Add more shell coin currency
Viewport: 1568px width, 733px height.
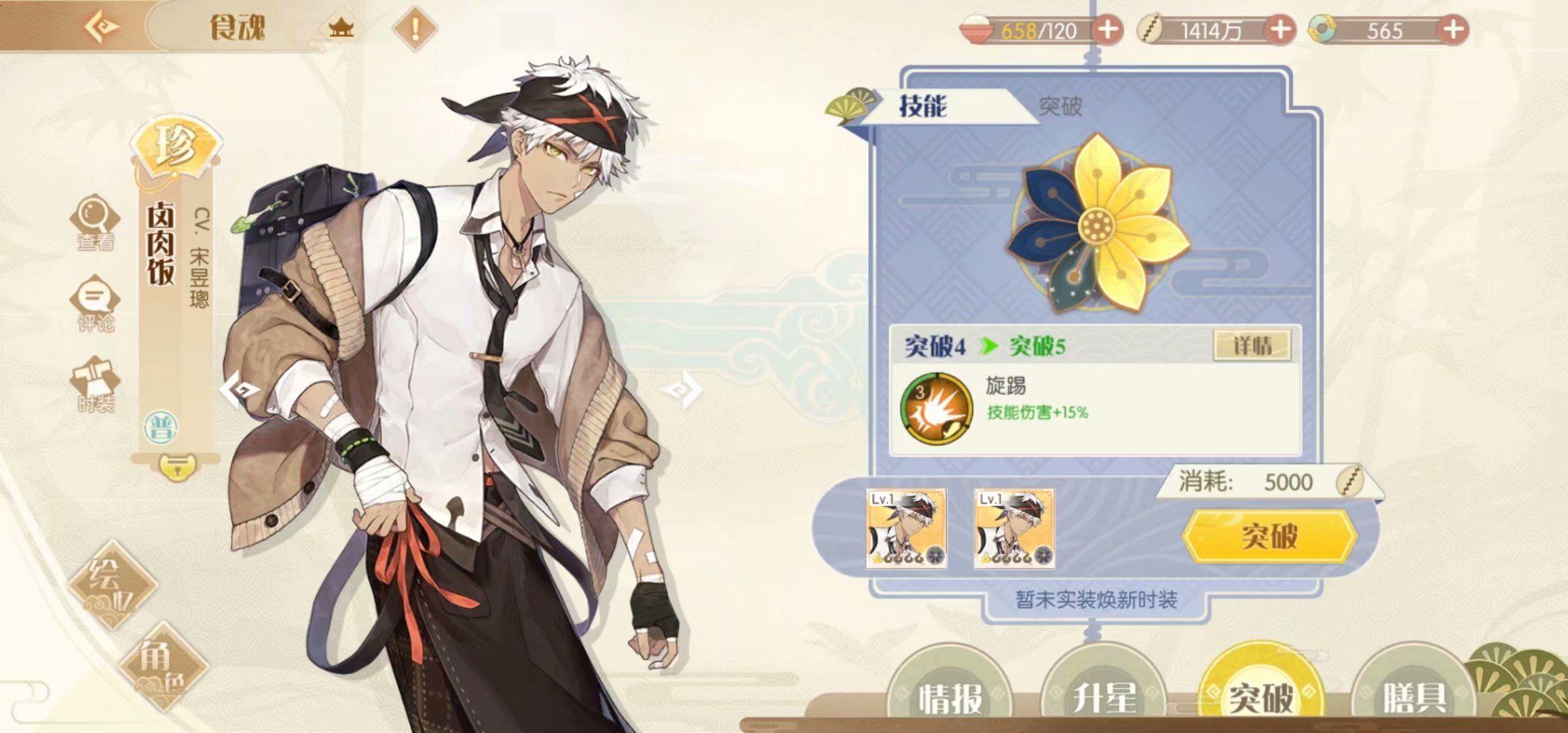[x=1280, y=30]
